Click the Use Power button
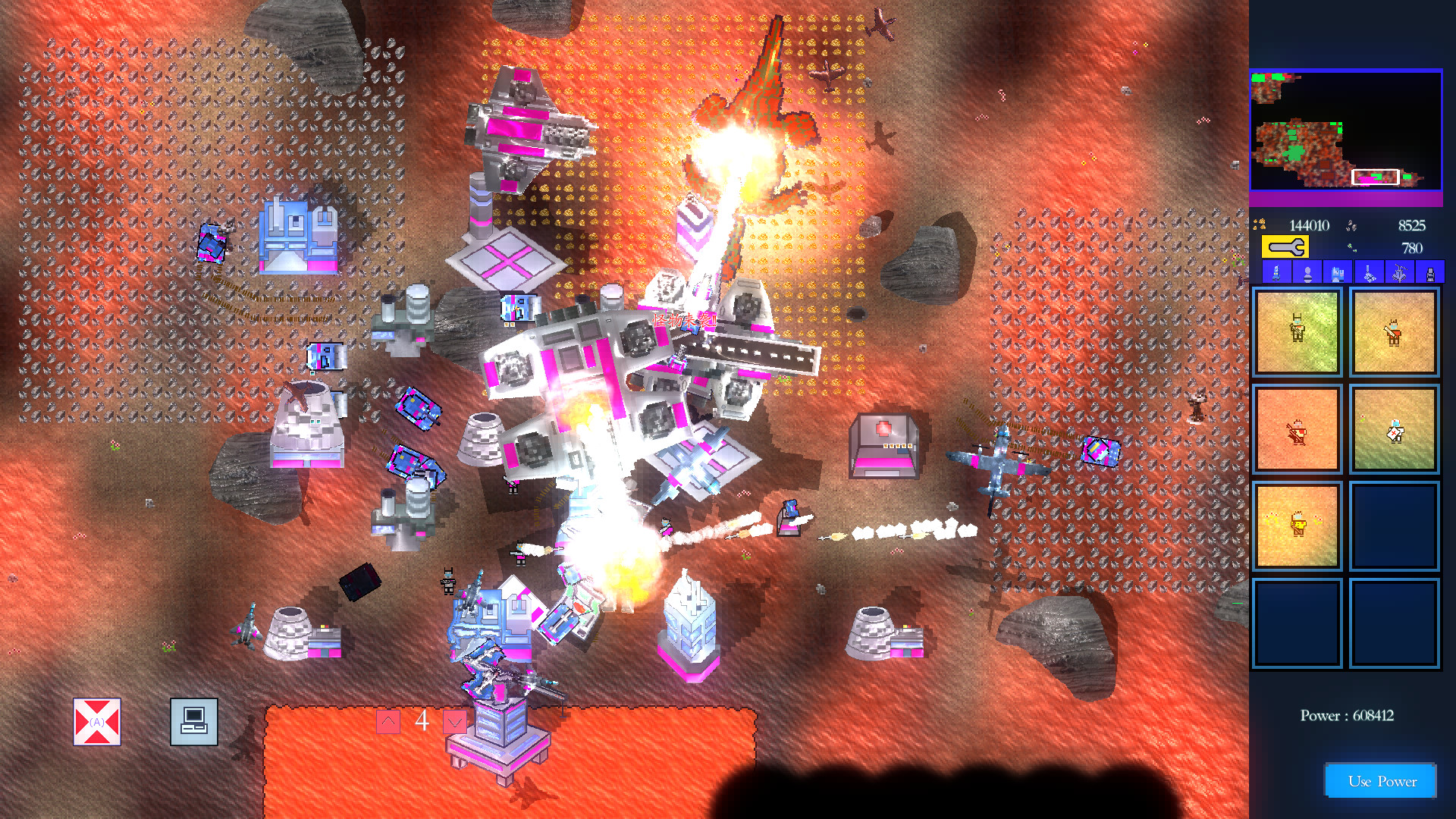 click(x=1381, y=781)
